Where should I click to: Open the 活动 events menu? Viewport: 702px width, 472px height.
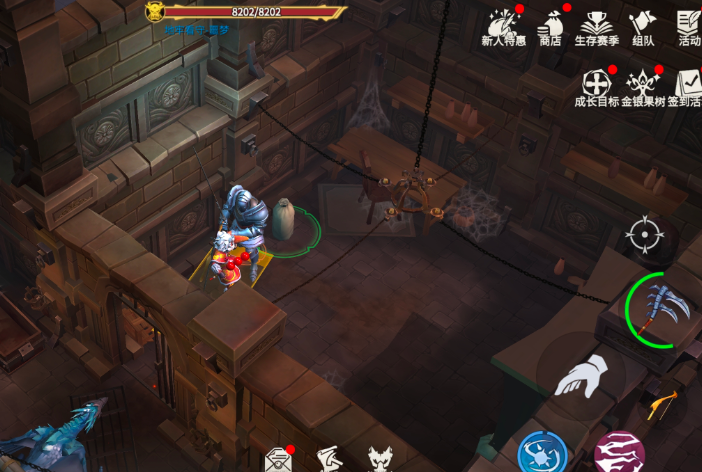click(688, 27)
